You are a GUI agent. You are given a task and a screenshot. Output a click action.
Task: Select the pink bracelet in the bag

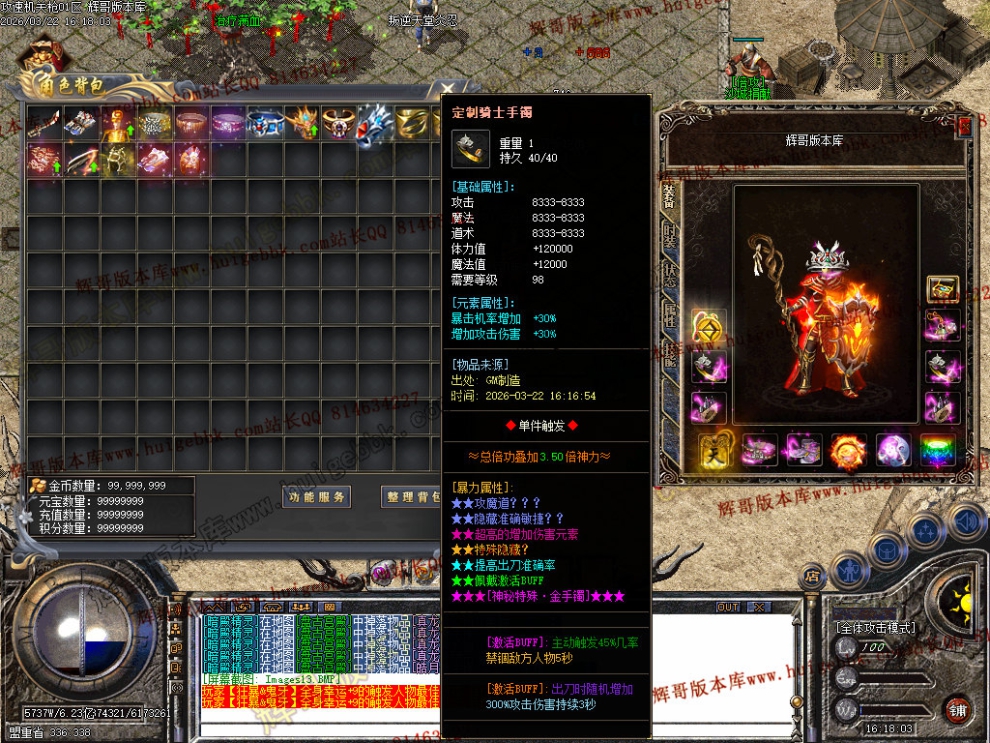pyautogui.click(x=230, y=123)
